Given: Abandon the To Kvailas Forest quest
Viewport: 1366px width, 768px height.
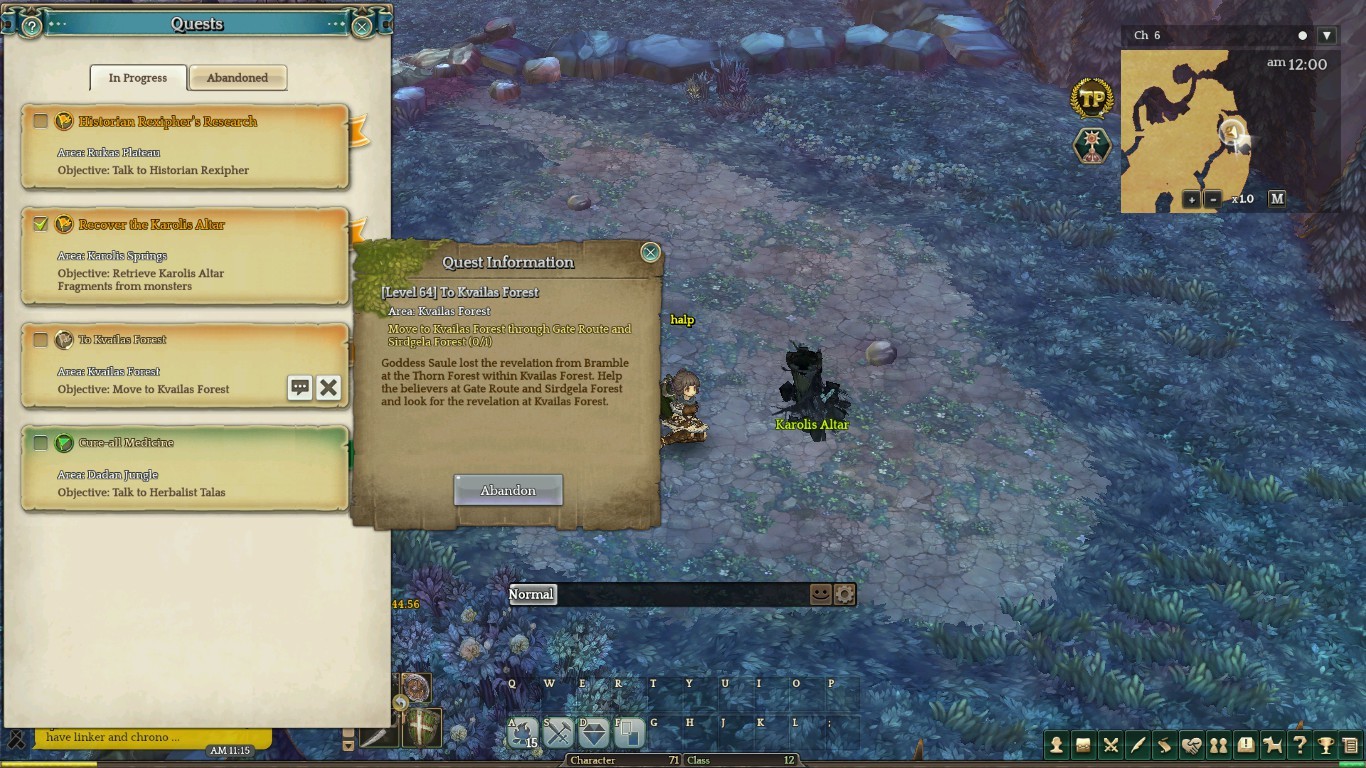Looking at the screenshot, I should [x=508, y=490].
